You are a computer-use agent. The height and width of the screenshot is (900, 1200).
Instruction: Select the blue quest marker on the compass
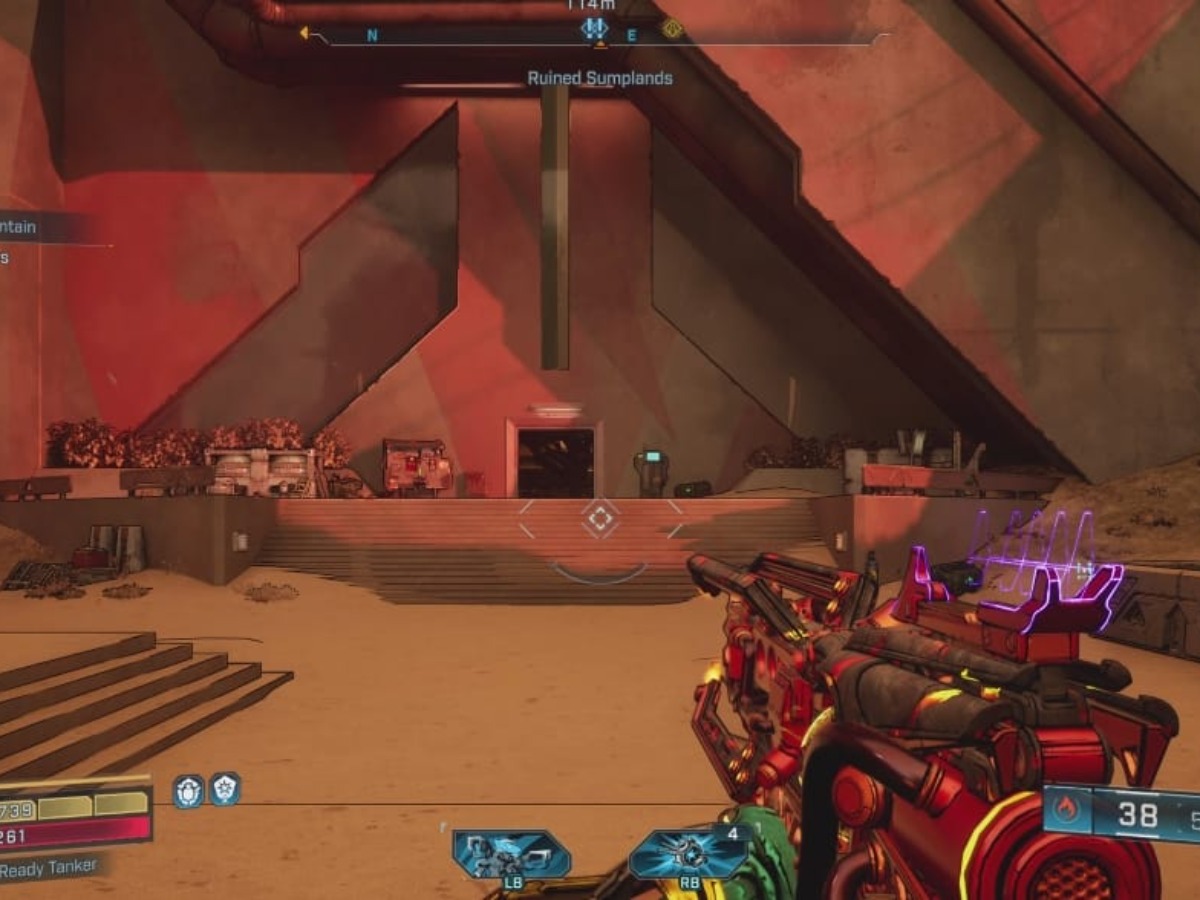[595, 28]
